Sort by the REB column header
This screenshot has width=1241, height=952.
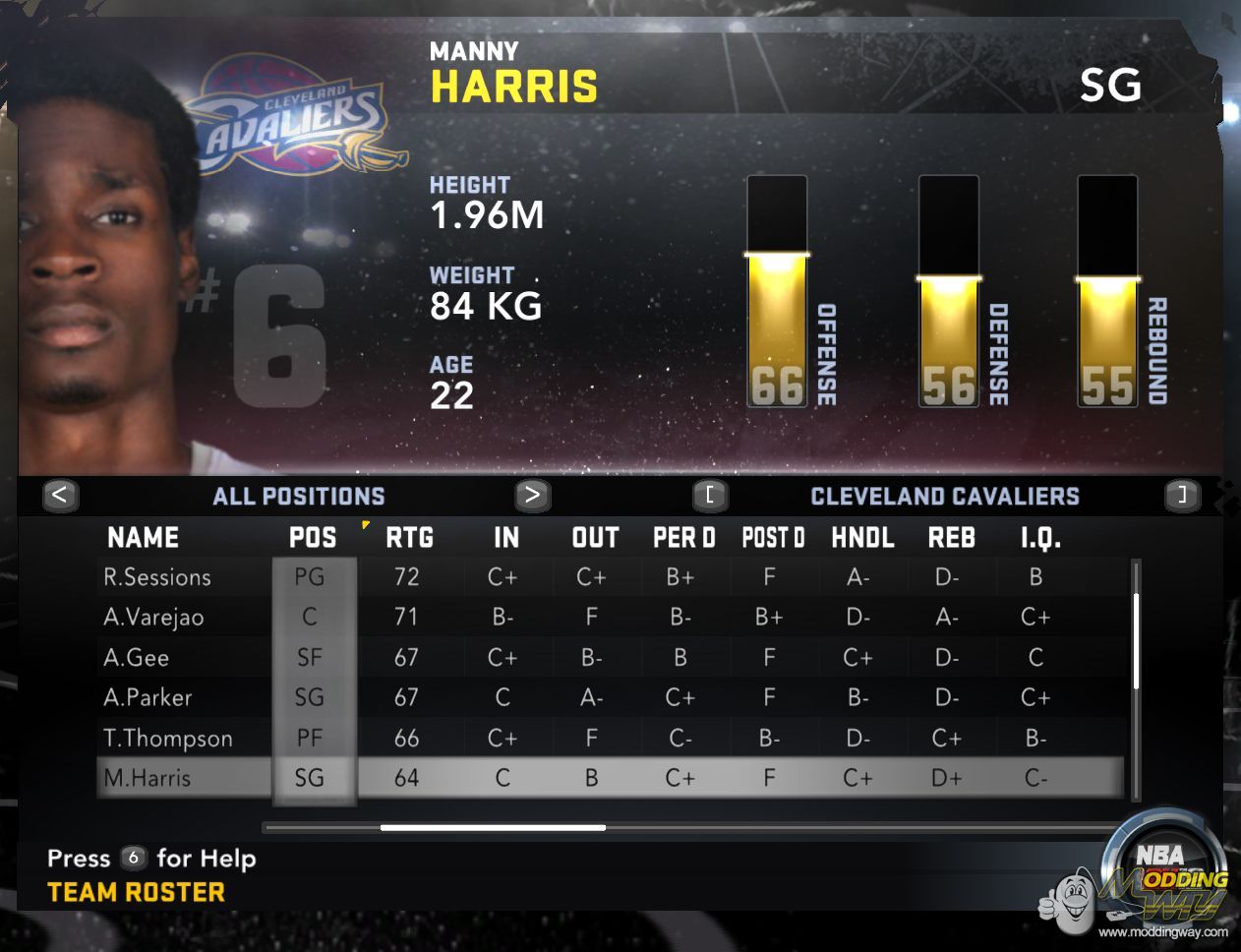(x=951, y=538)
